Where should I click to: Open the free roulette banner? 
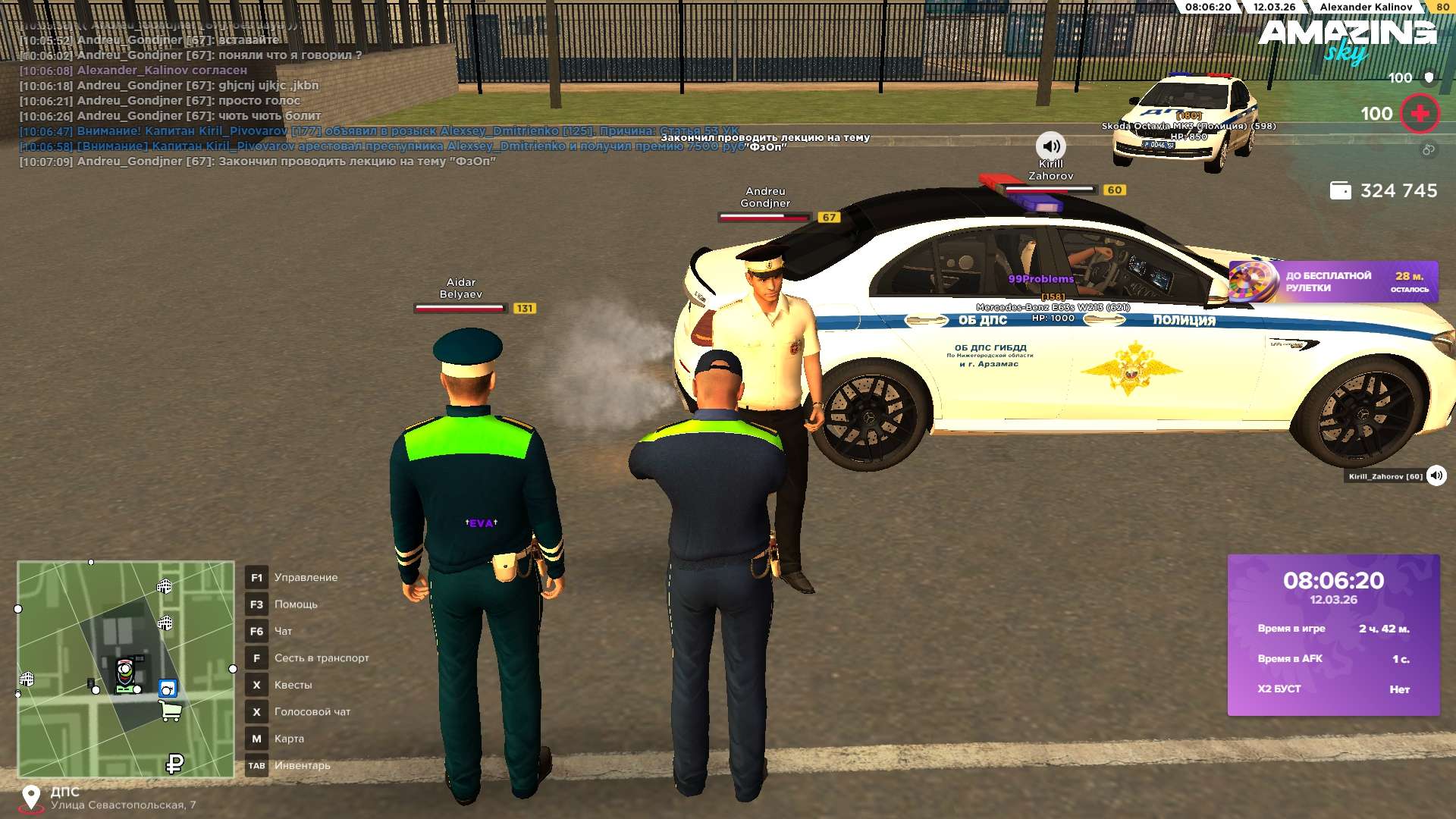tap(1332, 282)
